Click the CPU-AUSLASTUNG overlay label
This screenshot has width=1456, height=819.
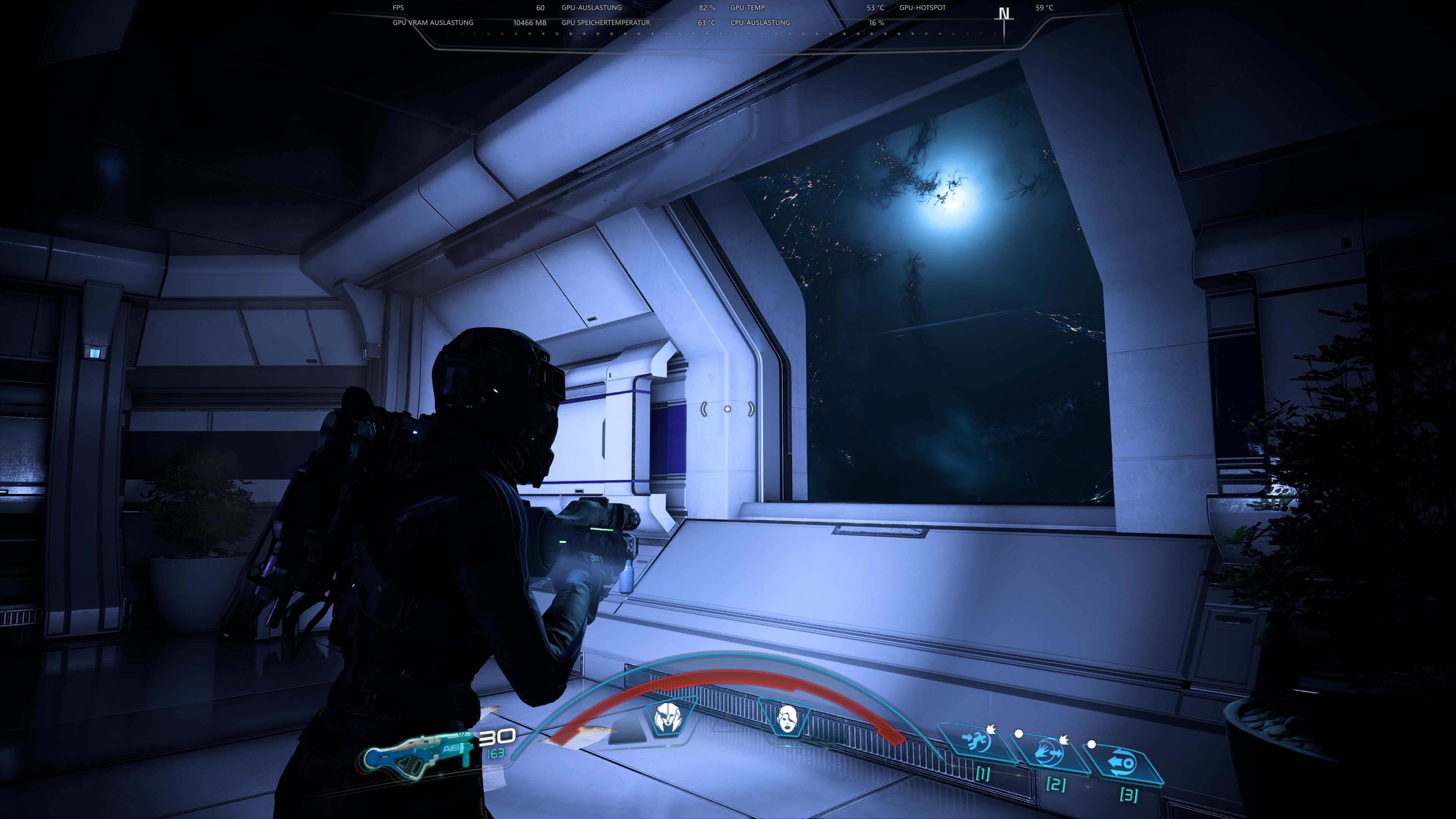pos(759,23)
